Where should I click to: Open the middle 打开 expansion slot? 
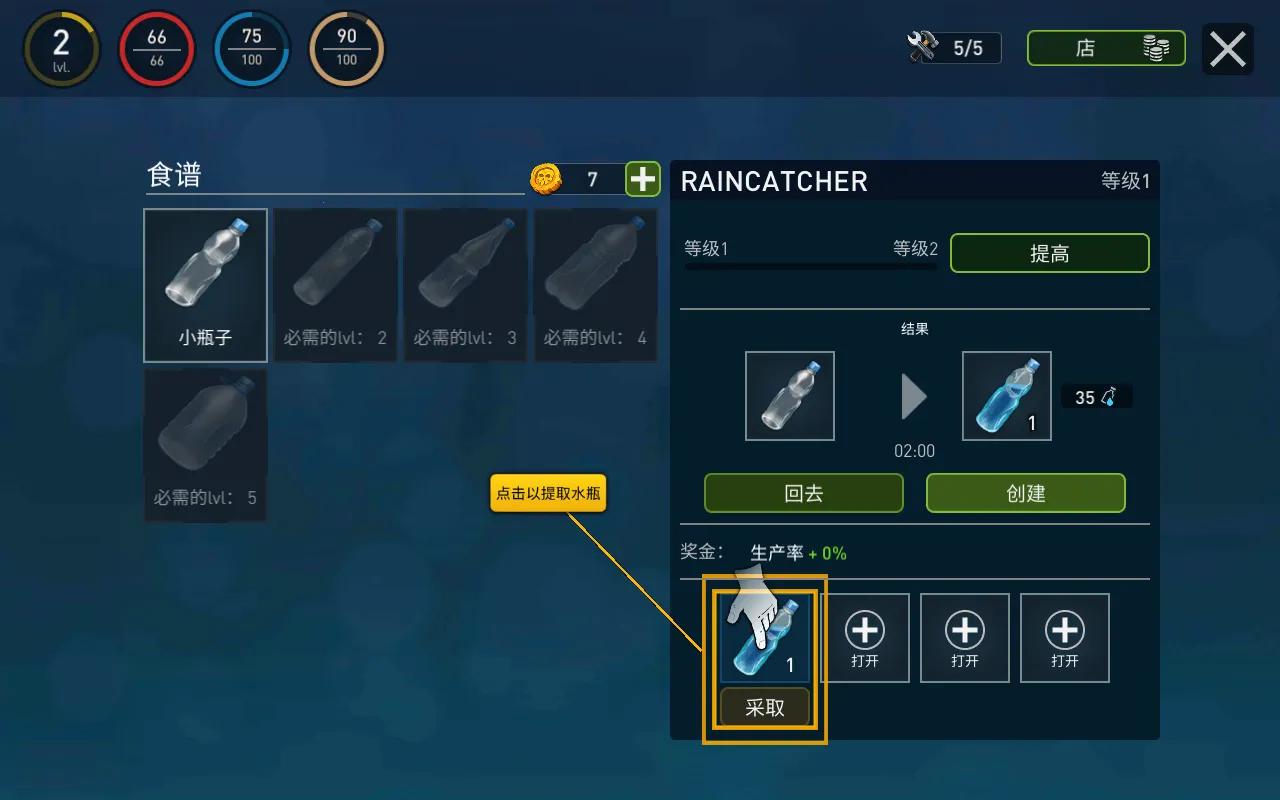964,637
